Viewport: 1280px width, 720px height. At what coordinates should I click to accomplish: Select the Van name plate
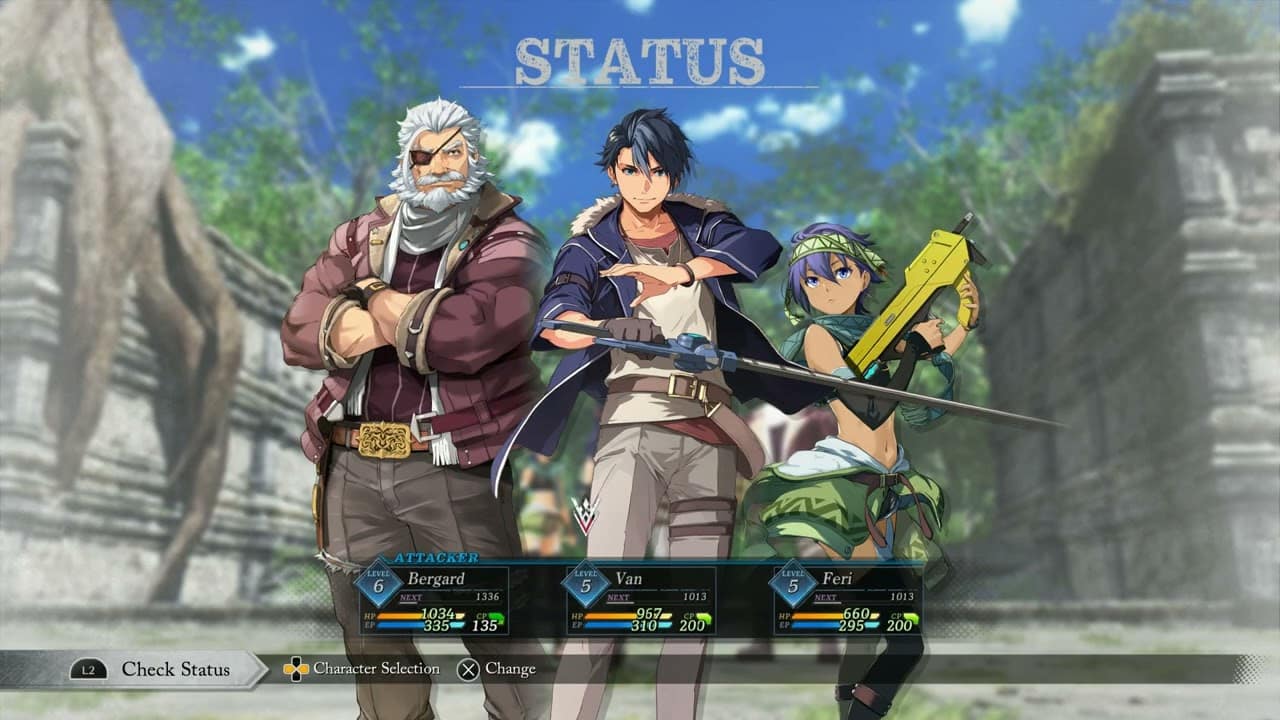[x=627, y=578]
